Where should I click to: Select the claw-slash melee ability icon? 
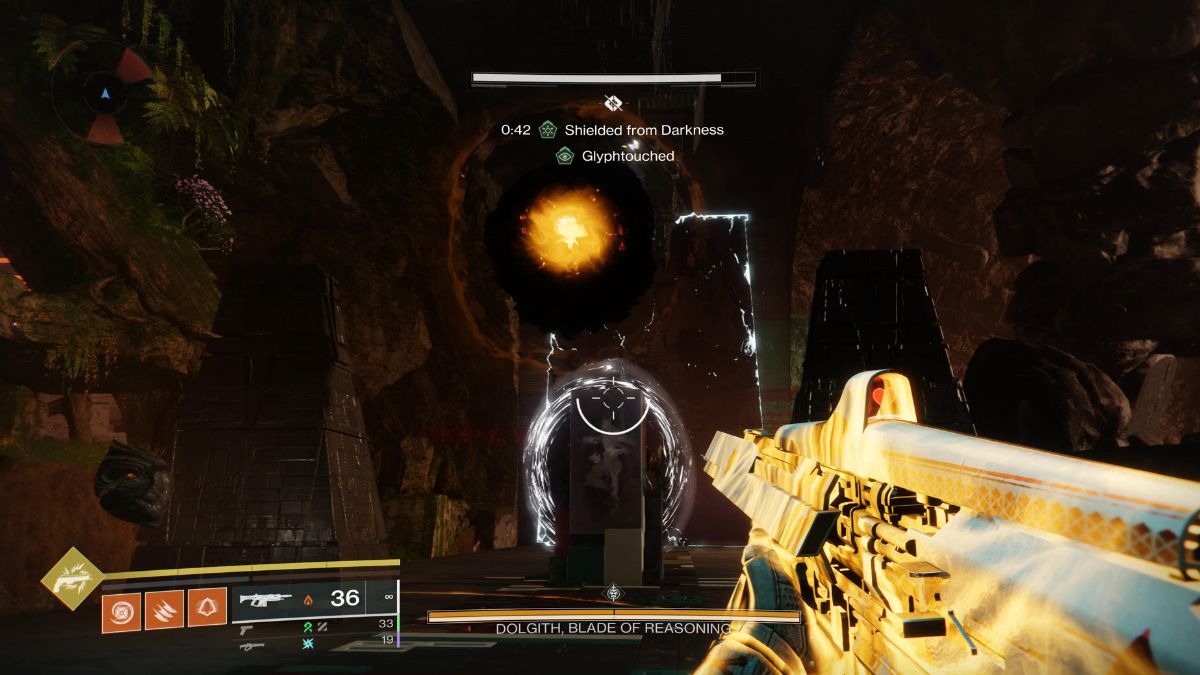(x=165, y=610)
